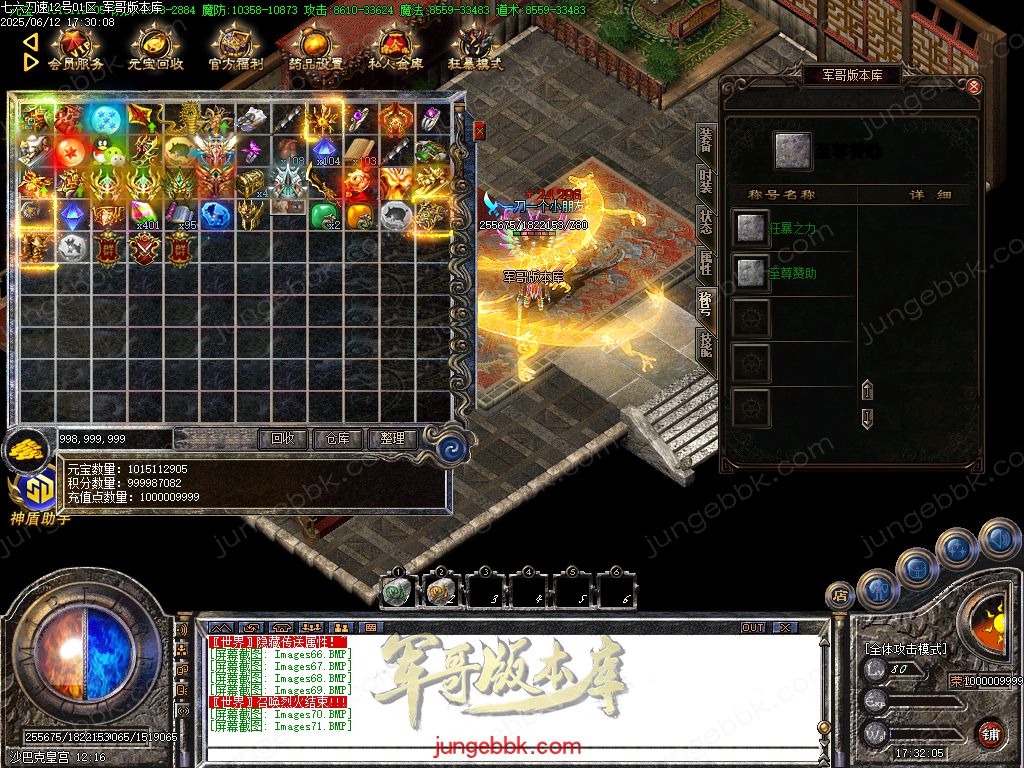Switch to the 技能 skills tab
The width and height of the screenshot is (1024, 768).
click(706, 345)
